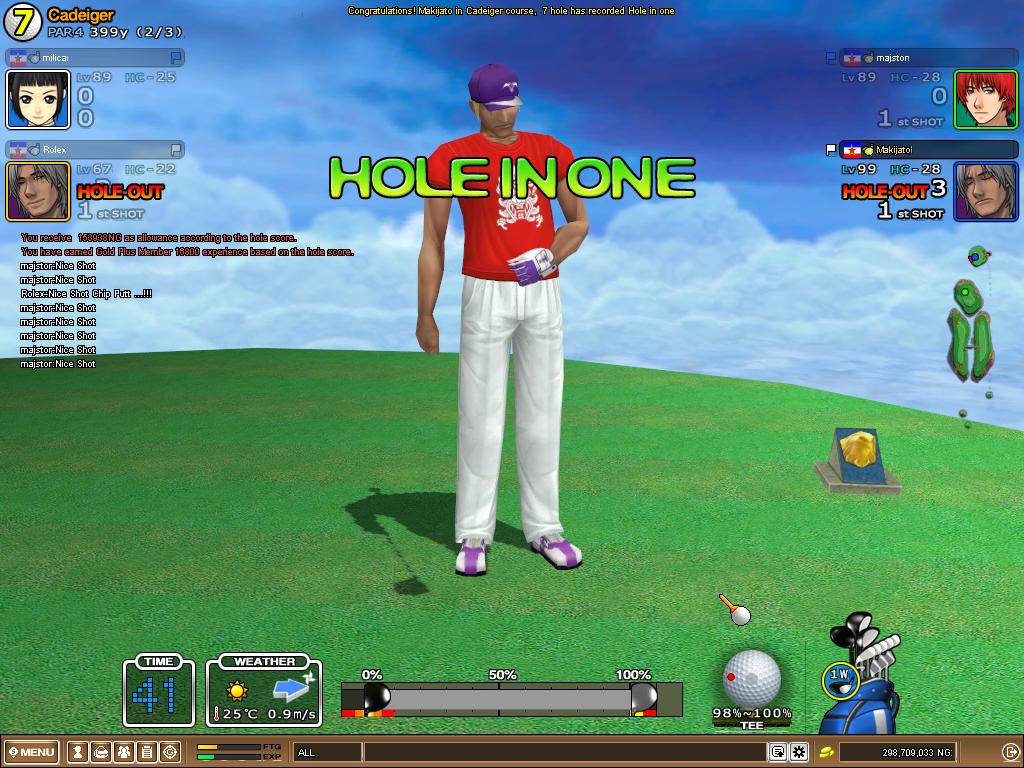Open the gear settings icon

pyautogui.click(x=799, y=752)
